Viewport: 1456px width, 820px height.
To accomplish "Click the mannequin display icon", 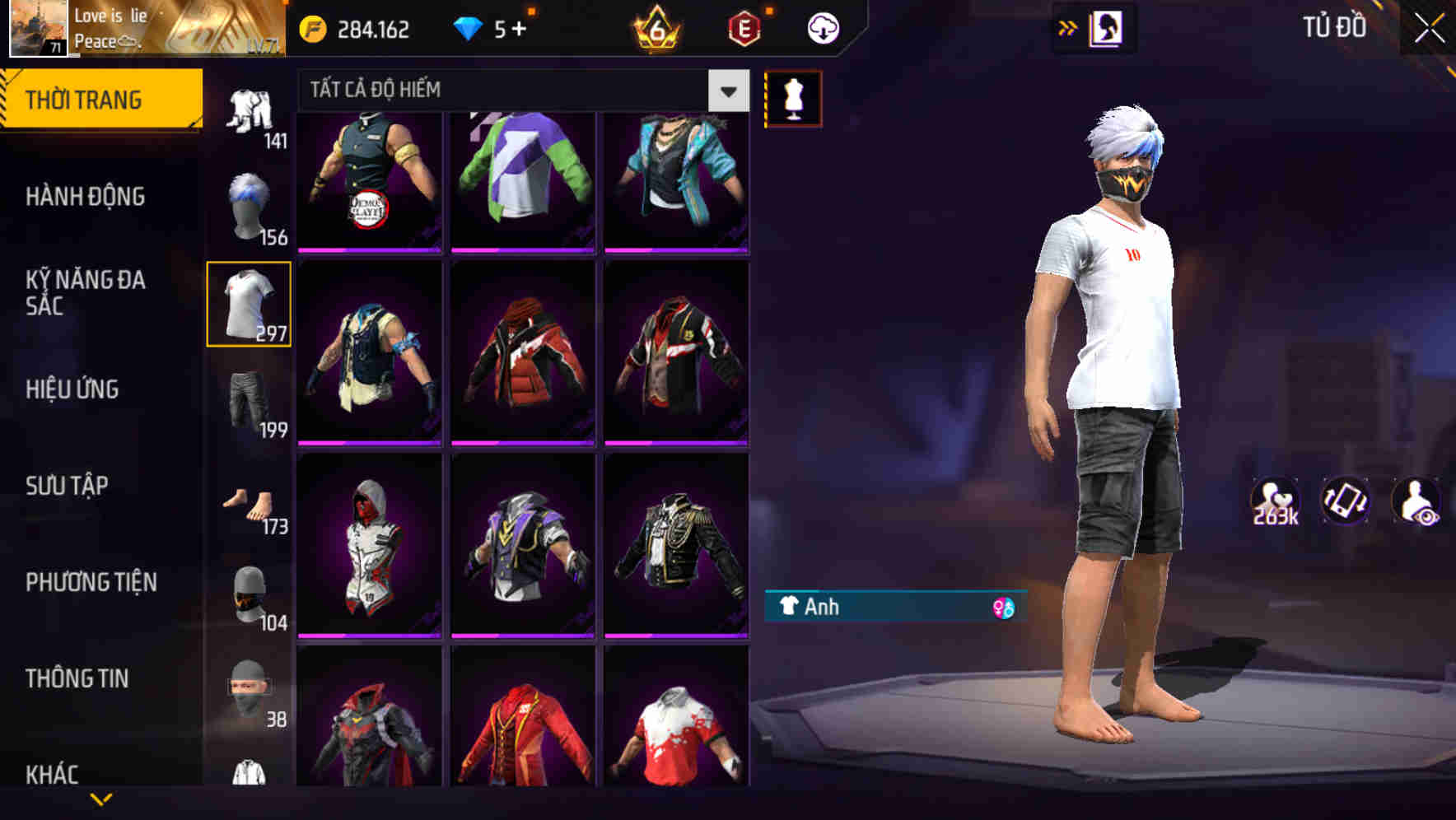I will (793, 96).
